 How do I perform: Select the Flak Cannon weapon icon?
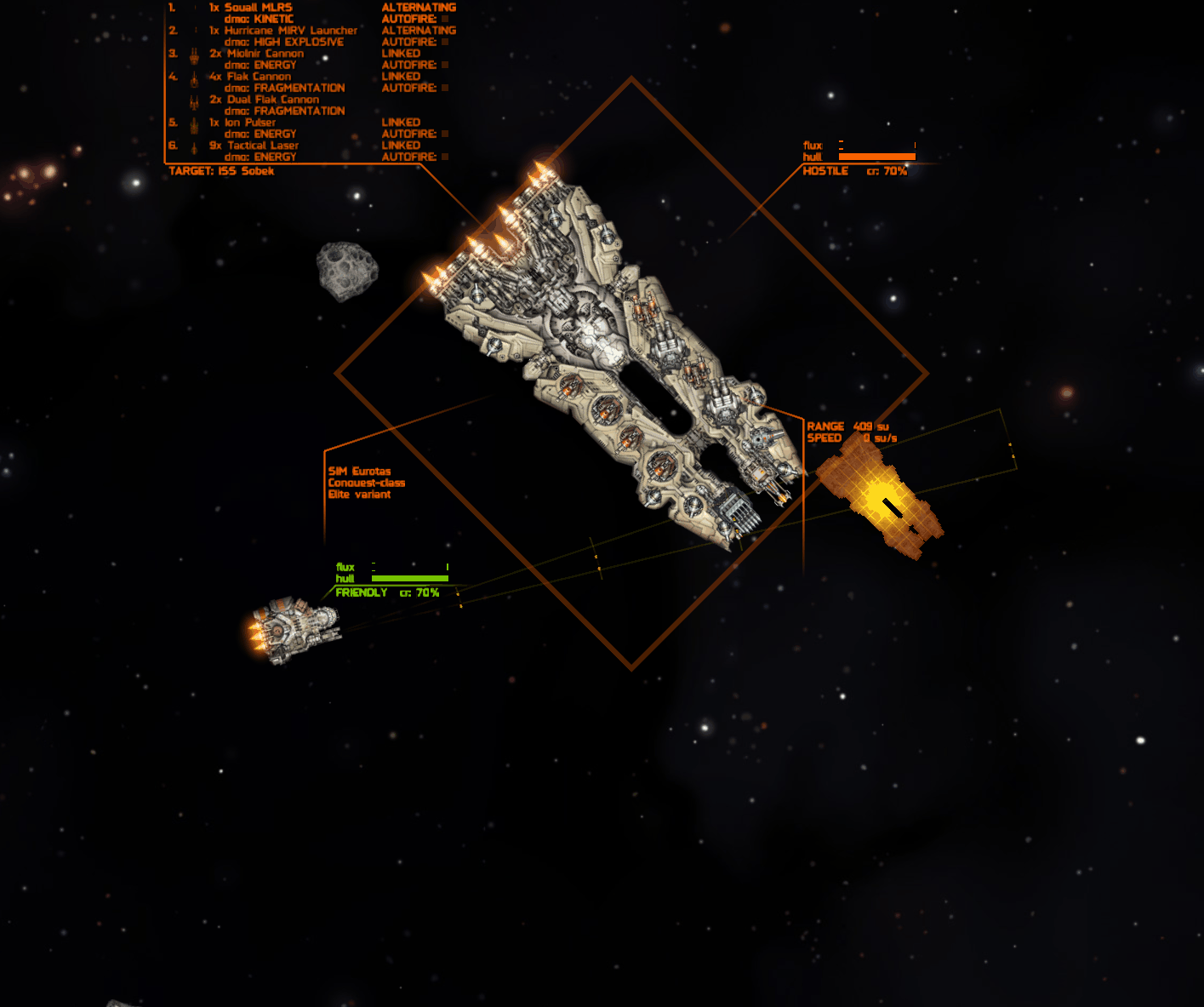click(193, 81)
